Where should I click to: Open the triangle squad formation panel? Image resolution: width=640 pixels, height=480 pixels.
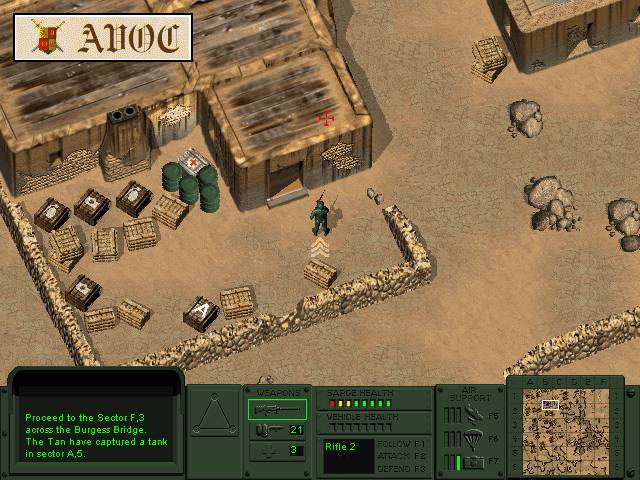(214, 416)
